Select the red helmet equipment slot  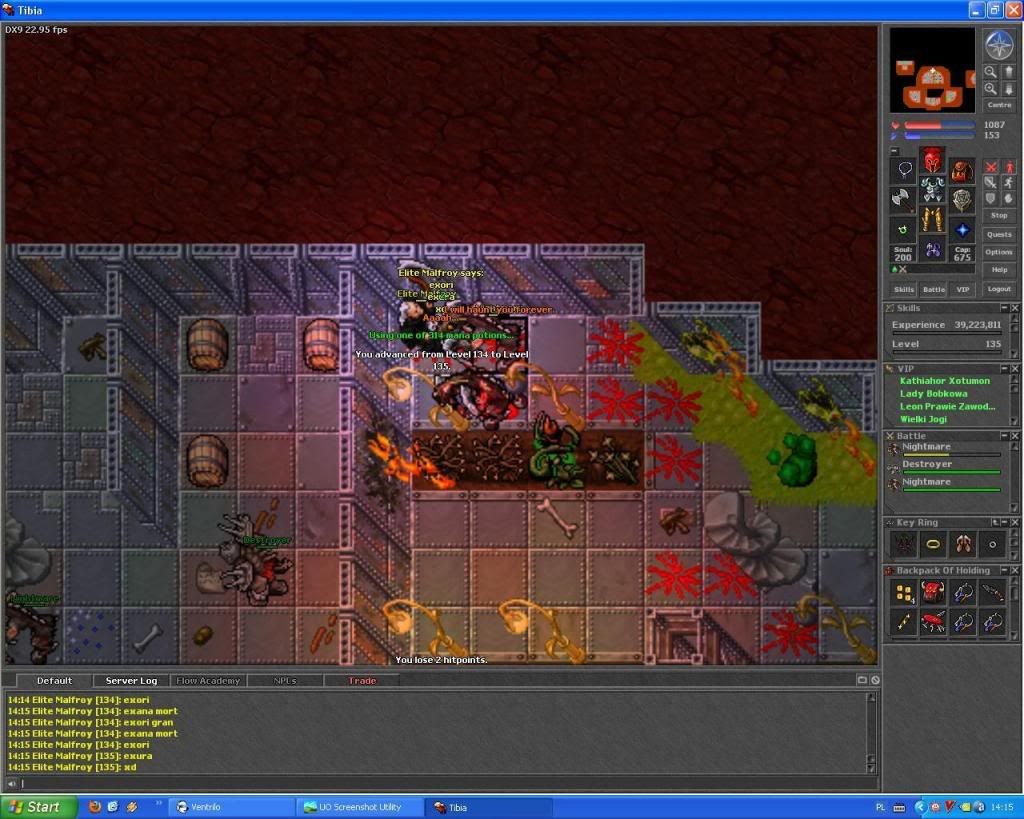932,159
